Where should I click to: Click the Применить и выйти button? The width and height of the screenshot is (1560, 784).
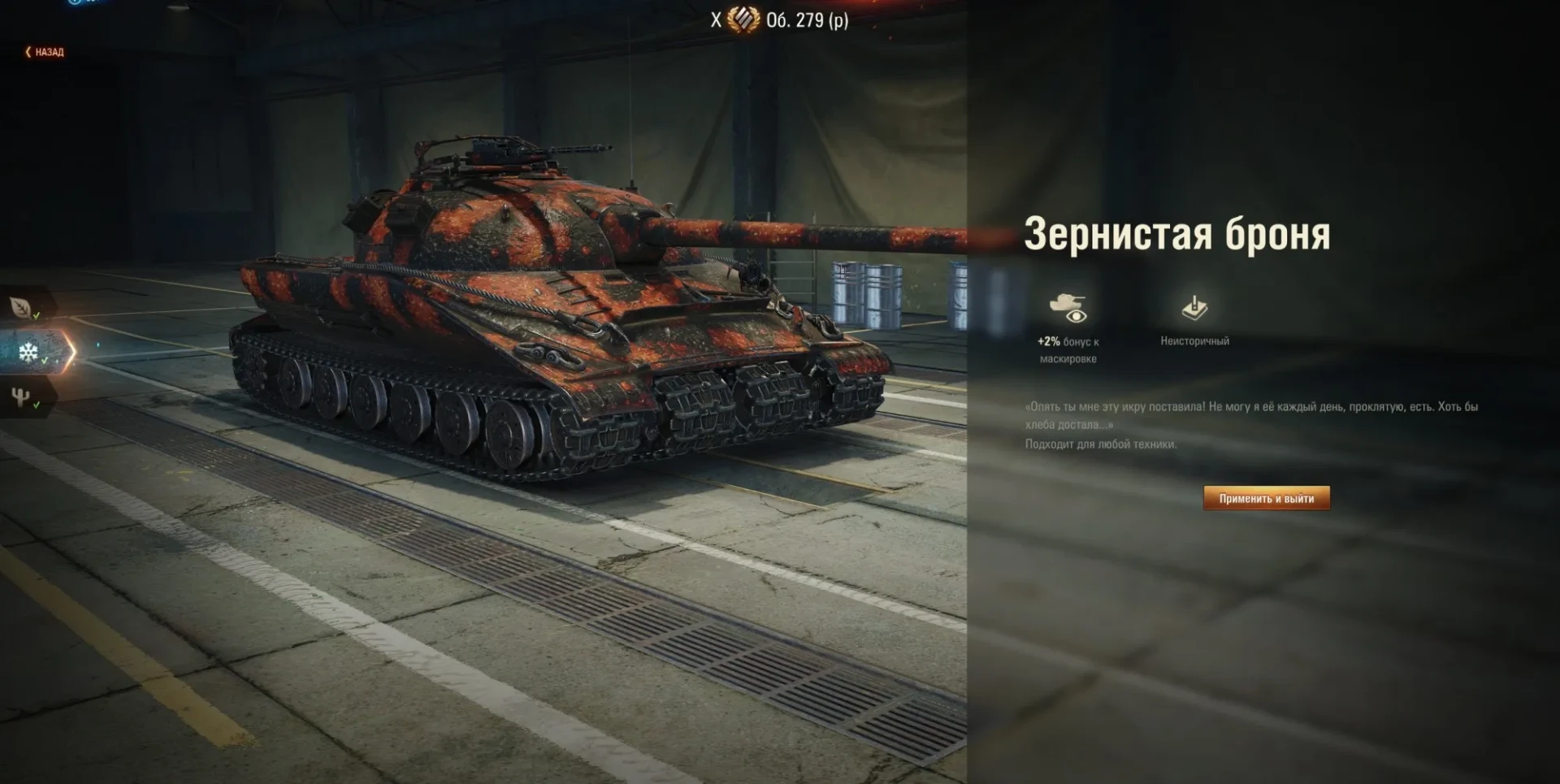pyautogui.click(x=1266, y=498)
